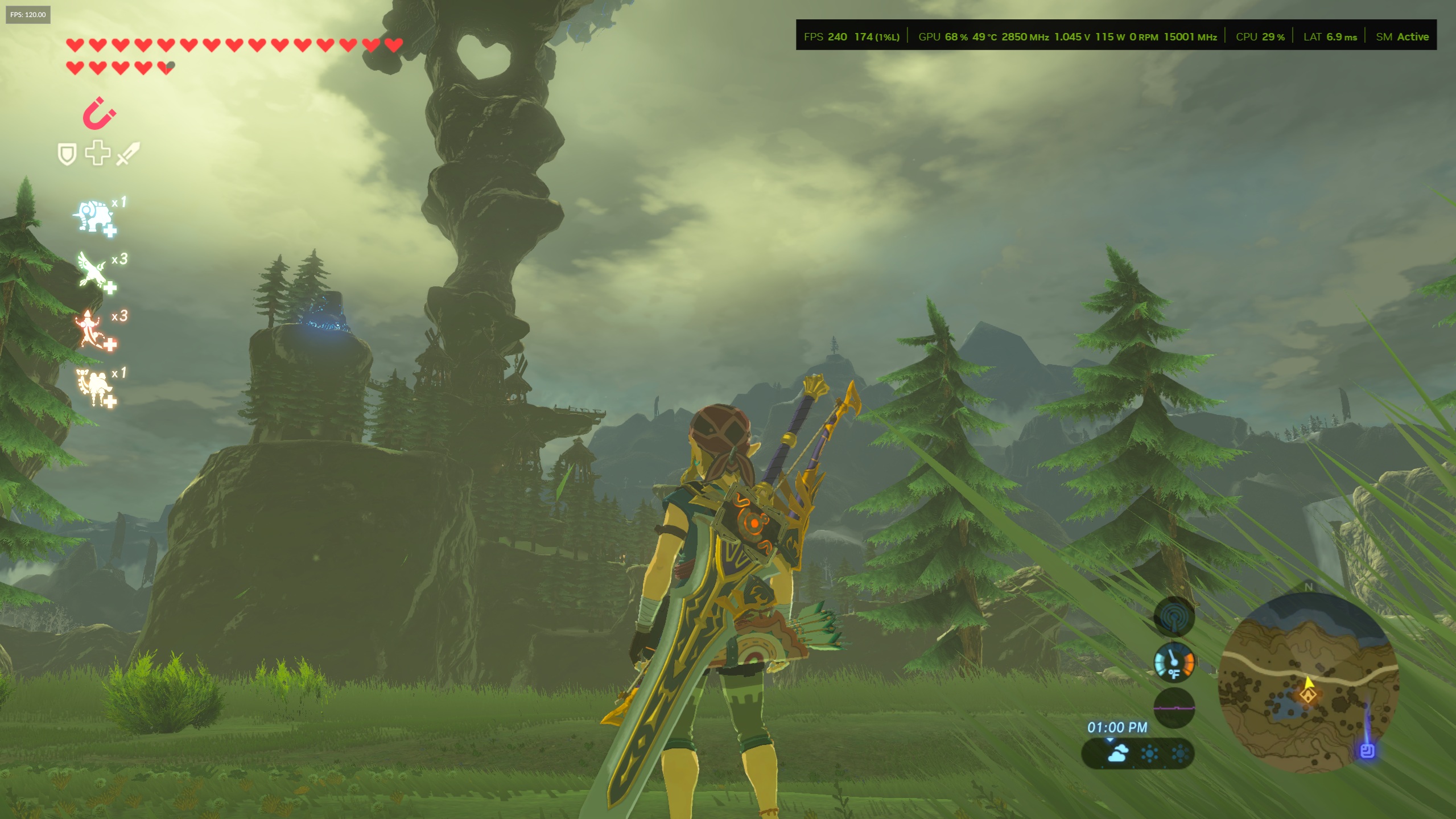The width and height of the screenshot is (1456, 819).
Task: Click the plus-shaped d-pad icon
Action: coord(98,153)
